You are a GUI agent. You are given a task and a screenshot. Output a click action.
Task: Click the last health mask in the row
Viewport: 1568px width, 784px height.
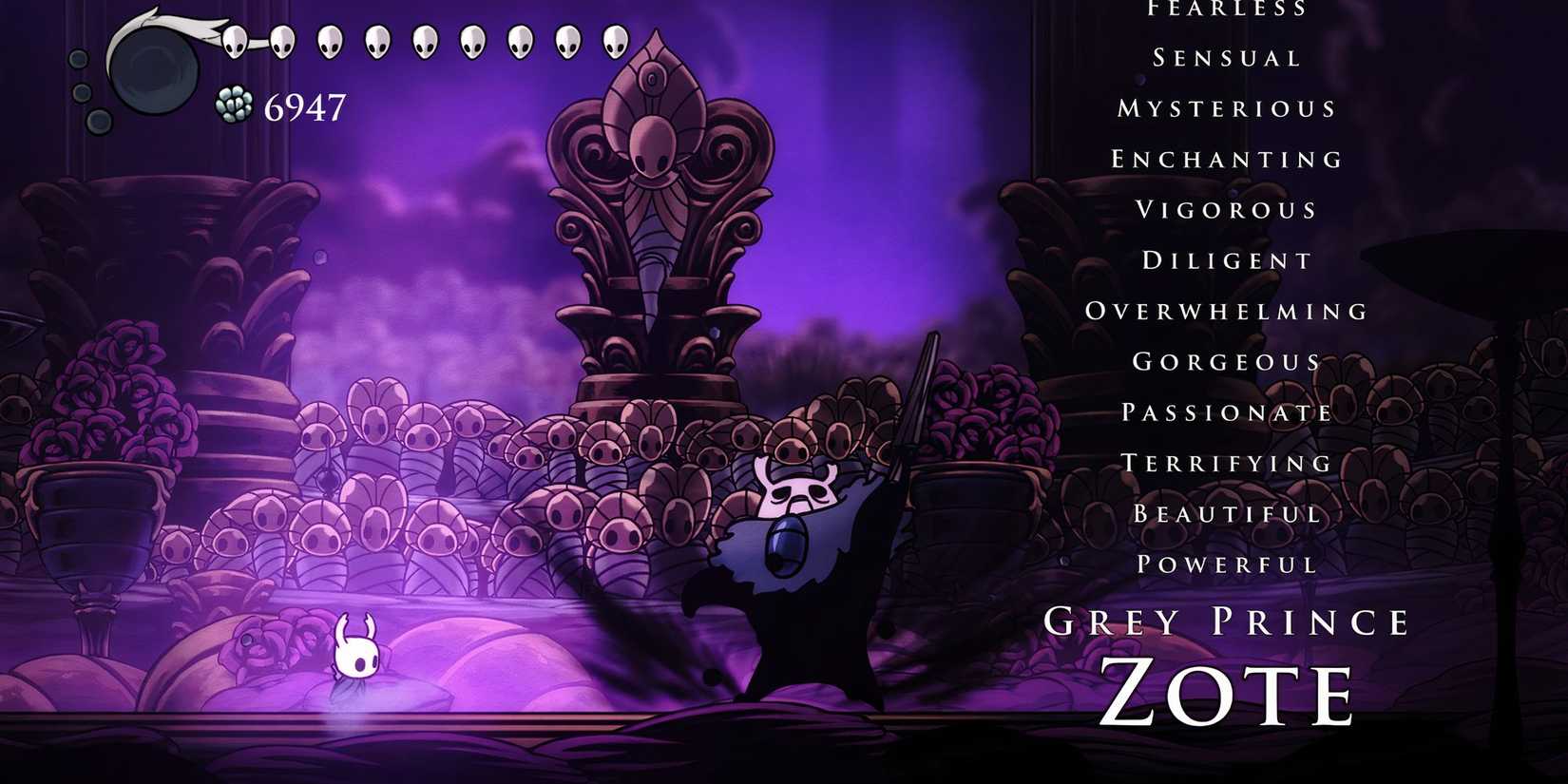click(614, 43)
